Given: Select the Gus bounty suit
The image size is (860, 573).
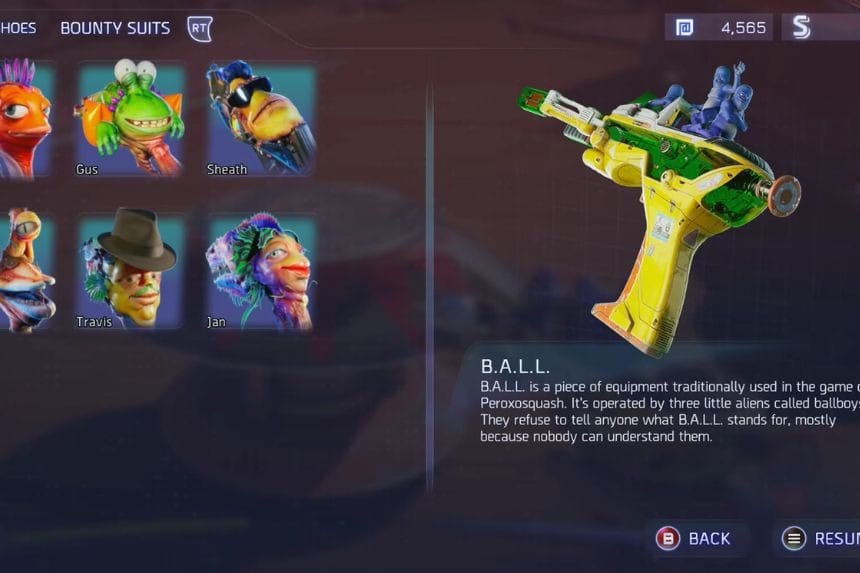Looking at the screenshot, I should pyautogui.click(x=132, y=119).
